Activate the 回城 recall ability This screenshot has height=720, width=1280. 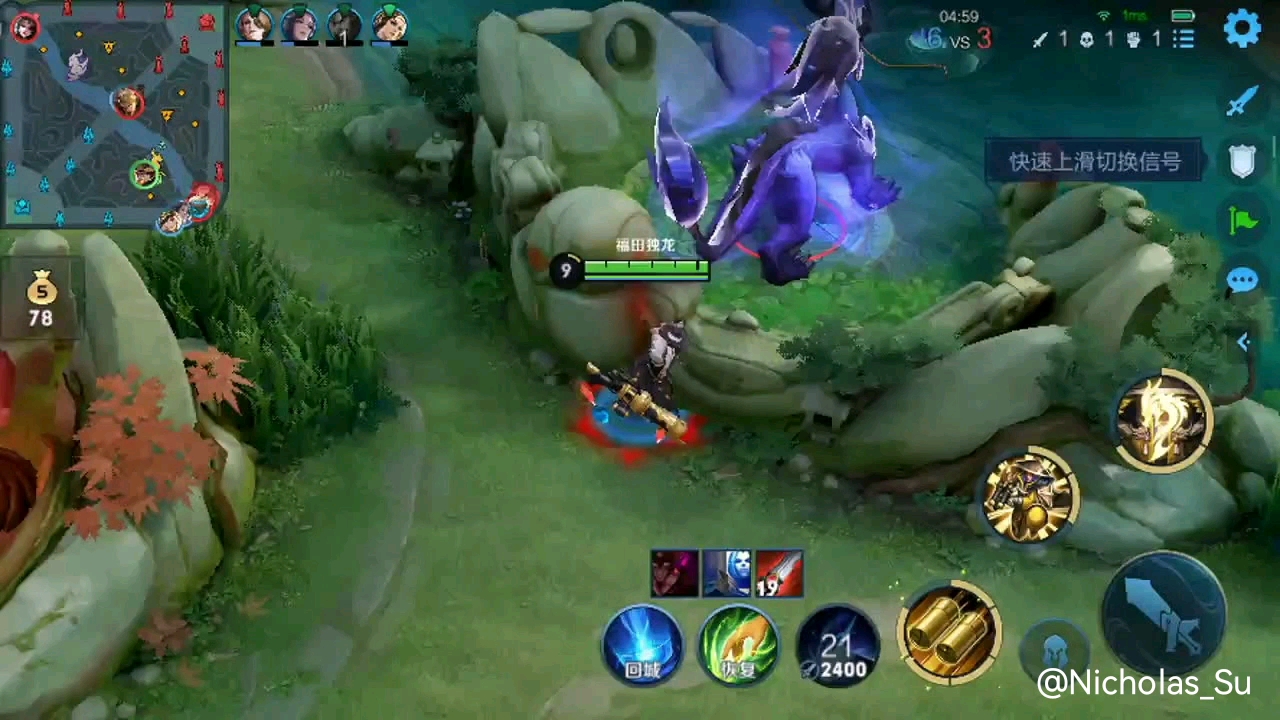(642, 645)
